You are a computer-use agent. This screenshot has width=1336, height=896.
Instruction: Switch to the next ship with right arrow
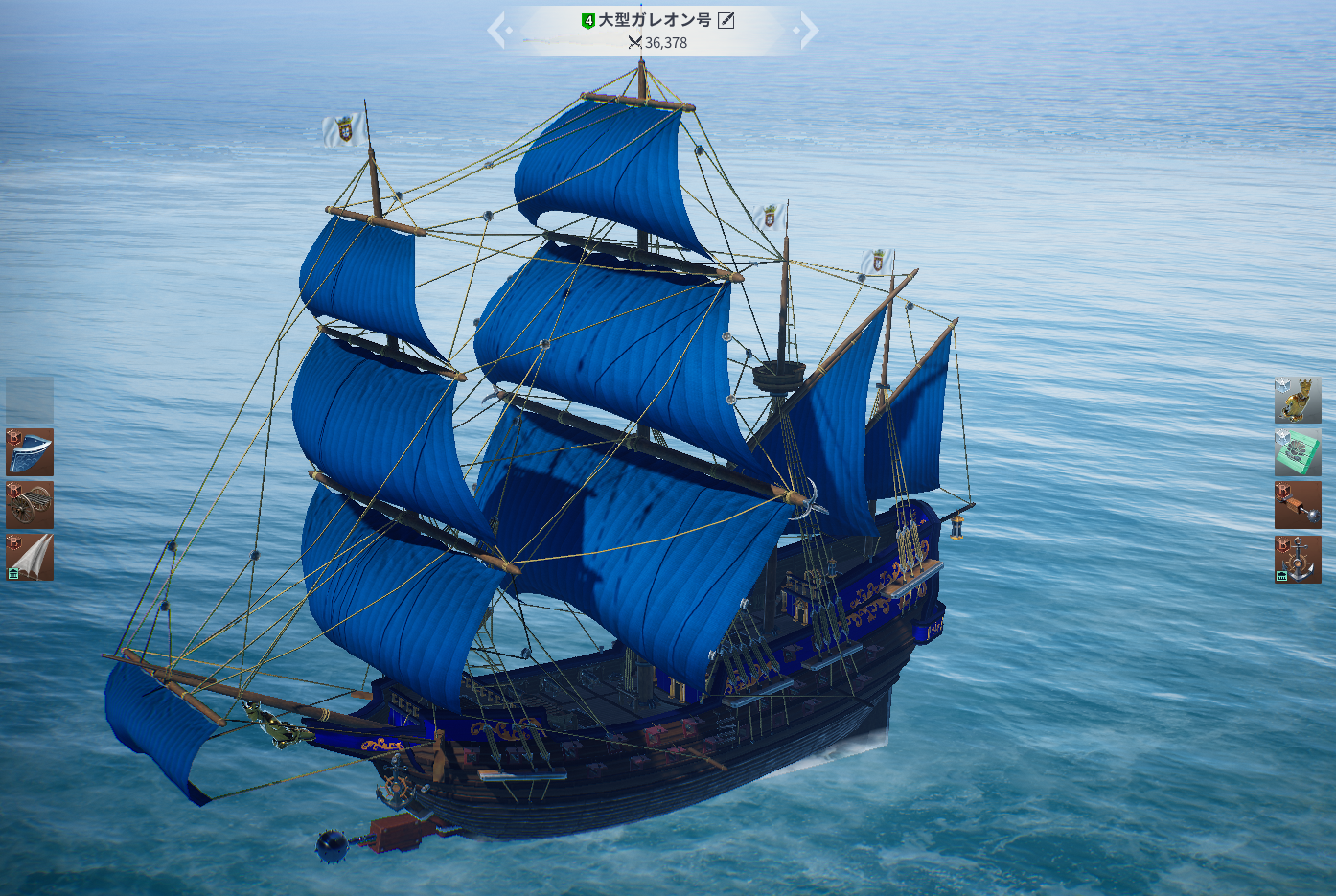point(808,31)
